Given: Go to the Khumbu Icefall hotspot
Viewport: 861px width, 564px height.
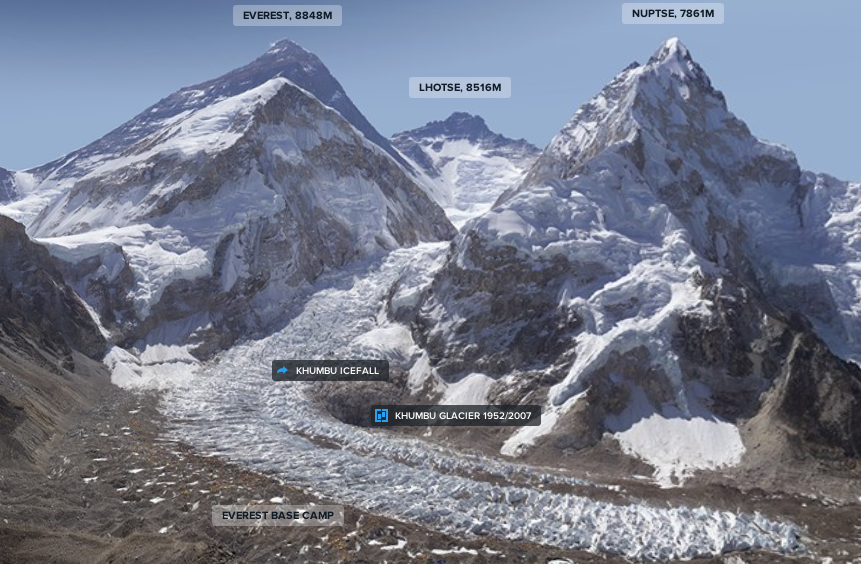Looking at the screenshot, I should 330,371.
